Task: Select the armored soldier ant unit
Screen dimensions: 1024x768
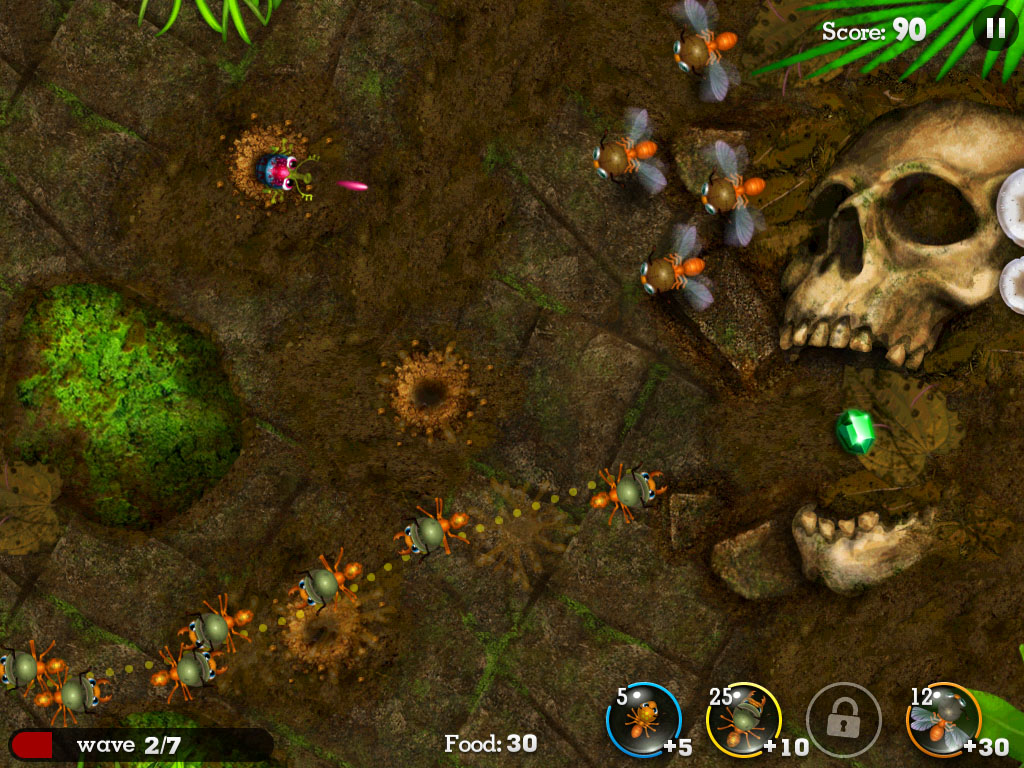Action: click(743, 719)
